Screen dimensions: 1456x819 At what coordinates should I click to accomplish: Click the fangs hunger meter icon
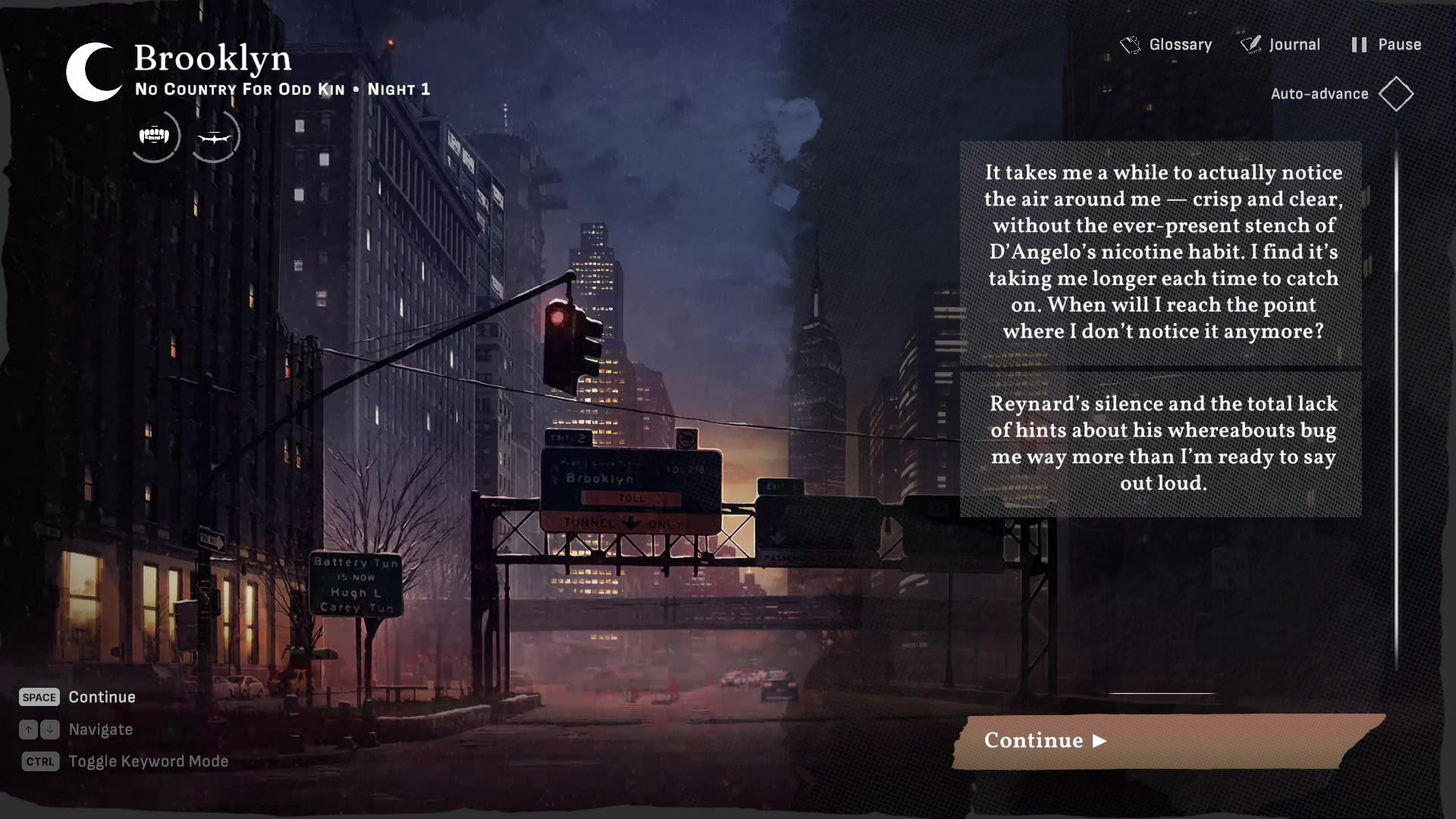pos(155,136)
